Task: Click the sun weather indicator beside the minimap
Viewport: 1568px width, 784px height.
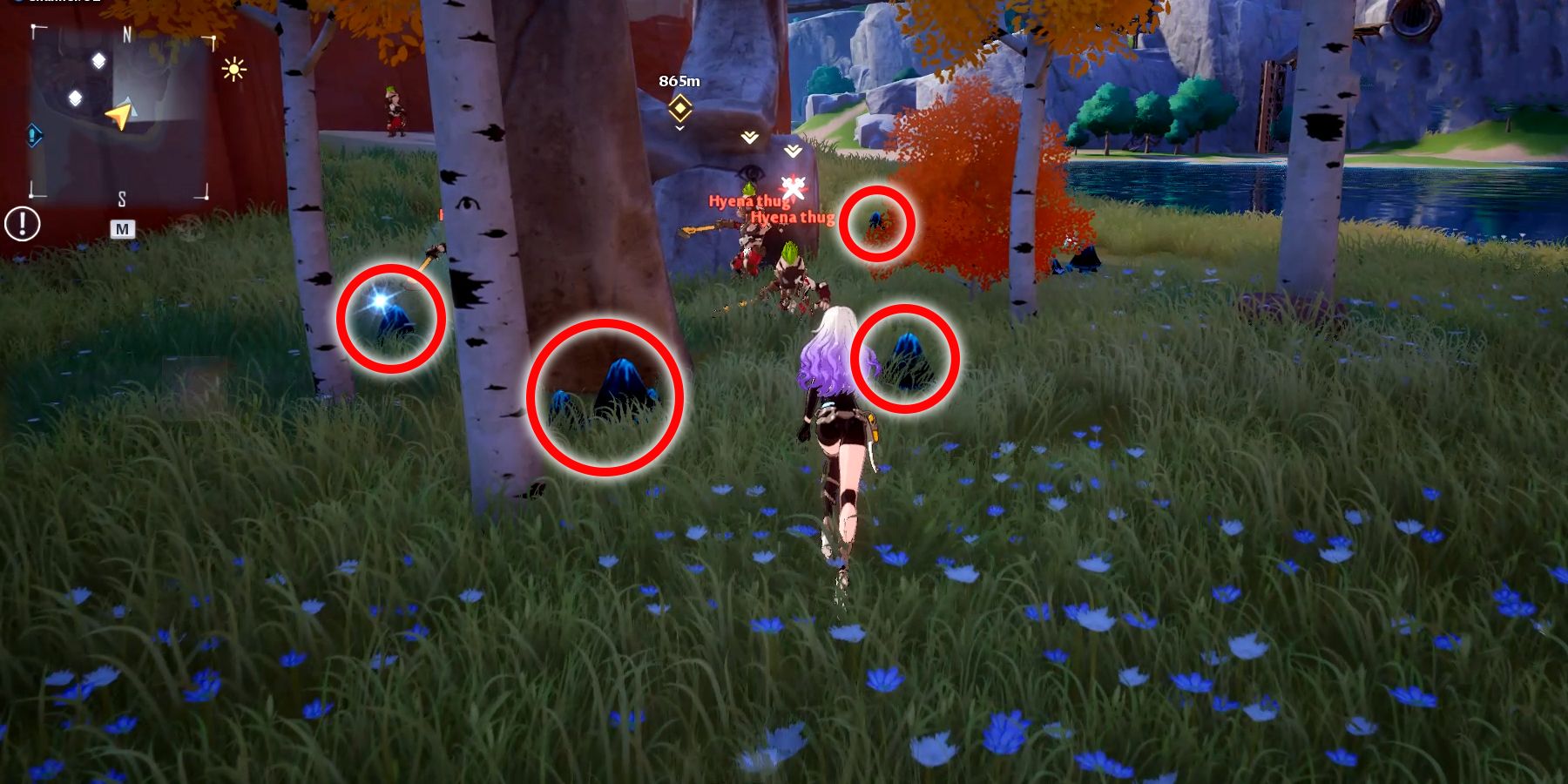Action: click(x=233, y=69)
